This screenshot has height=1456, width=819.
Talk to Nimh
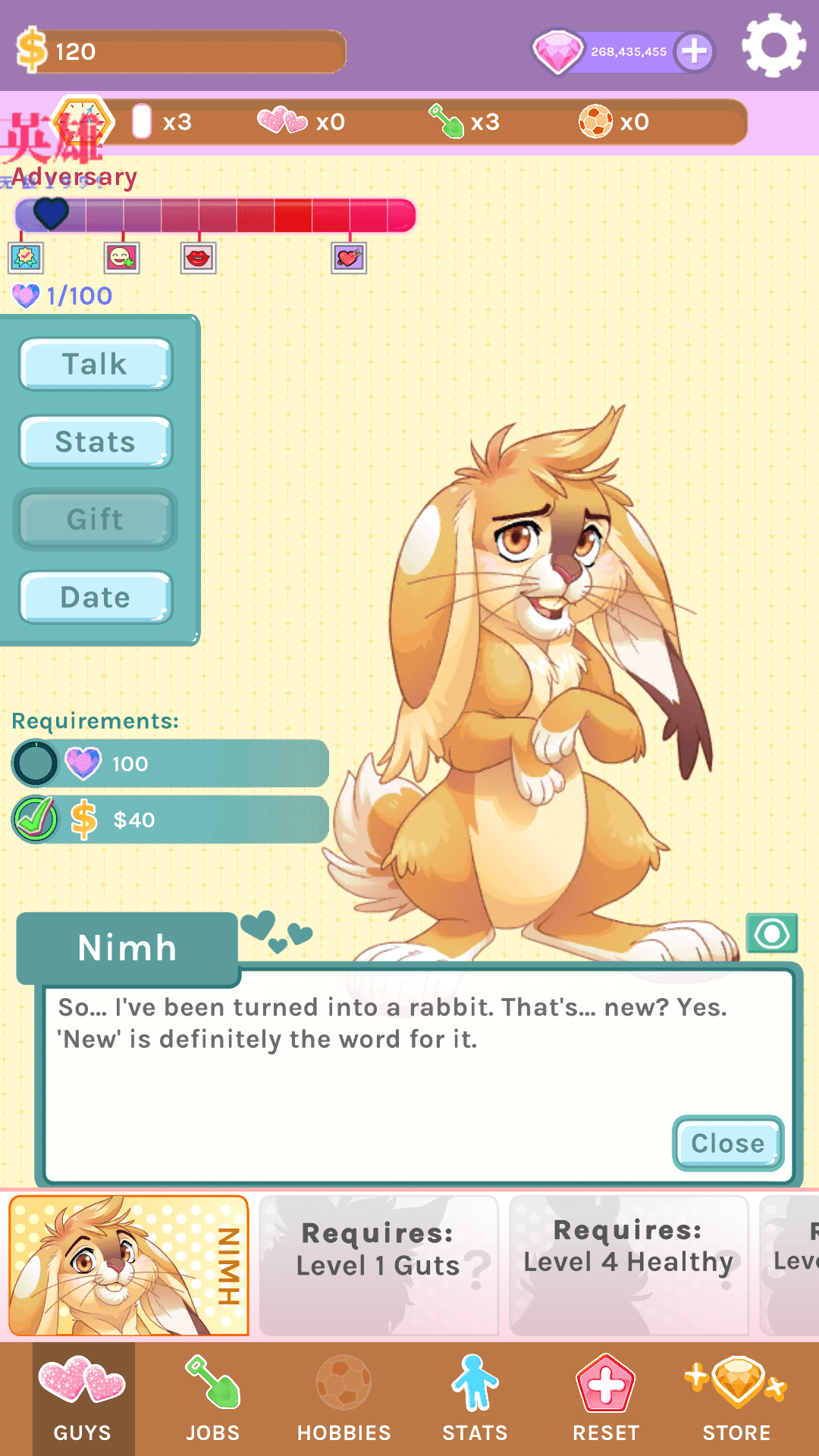click(96, 364)
